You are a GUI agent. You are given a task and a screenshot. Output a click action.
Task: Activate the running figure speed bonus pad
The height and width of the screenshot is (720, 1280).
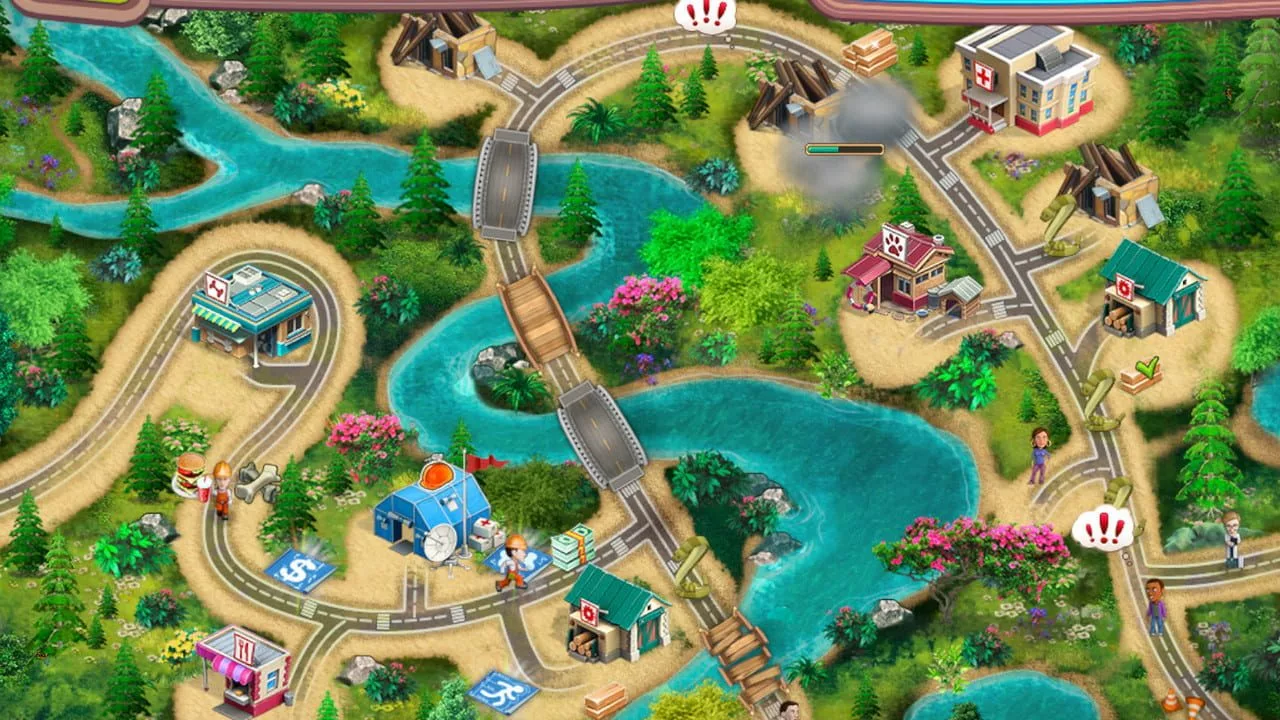click(x=503, y=690)
